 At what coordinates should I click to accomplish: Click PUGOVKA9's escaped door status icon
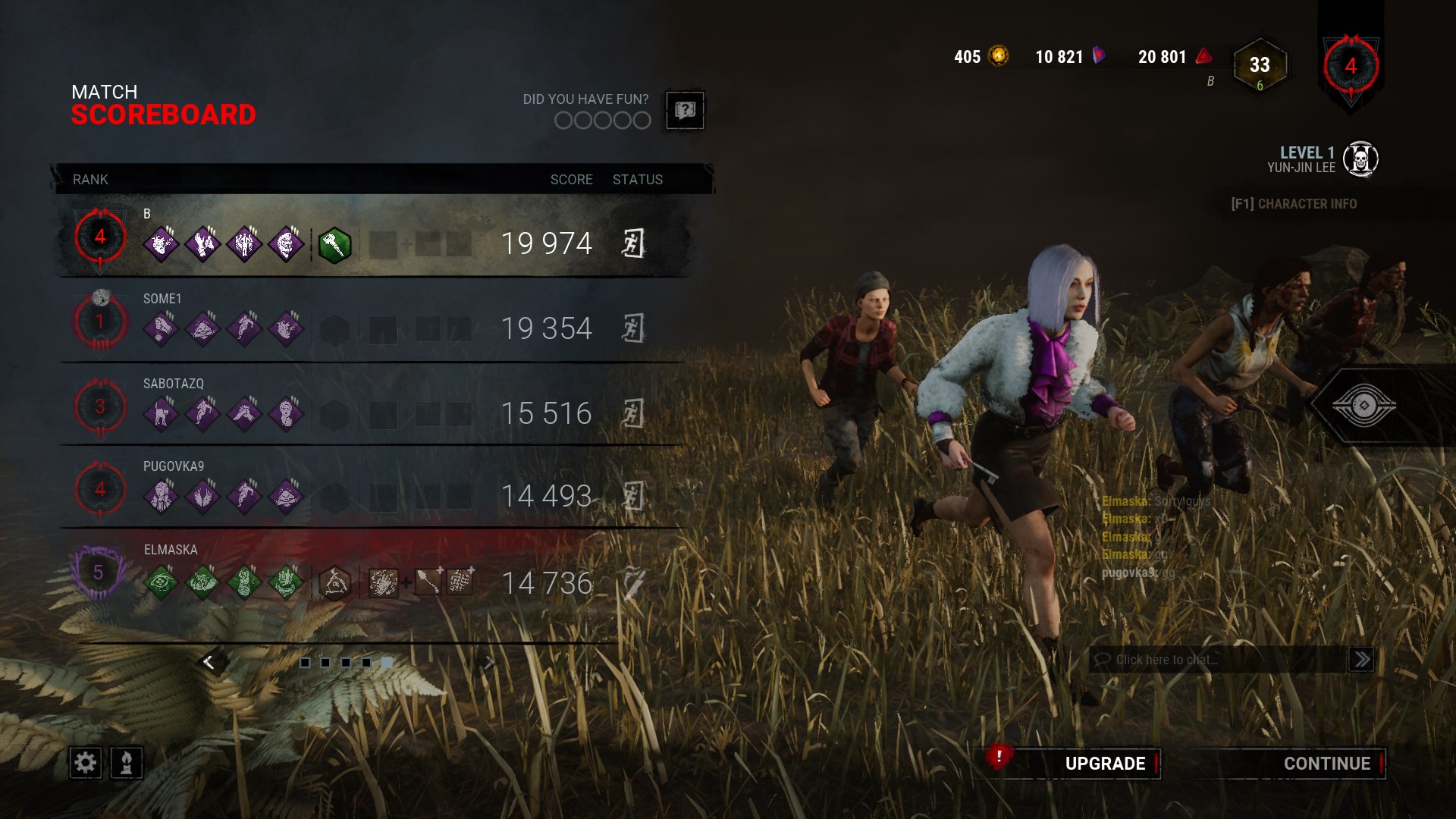[x=633, y=497]
